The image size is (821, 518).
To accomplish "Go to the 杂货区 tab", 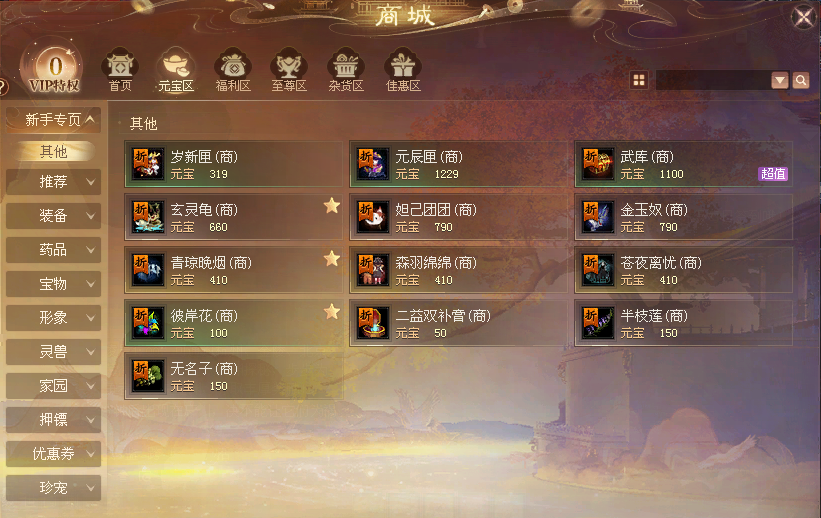I will point(346,70).
